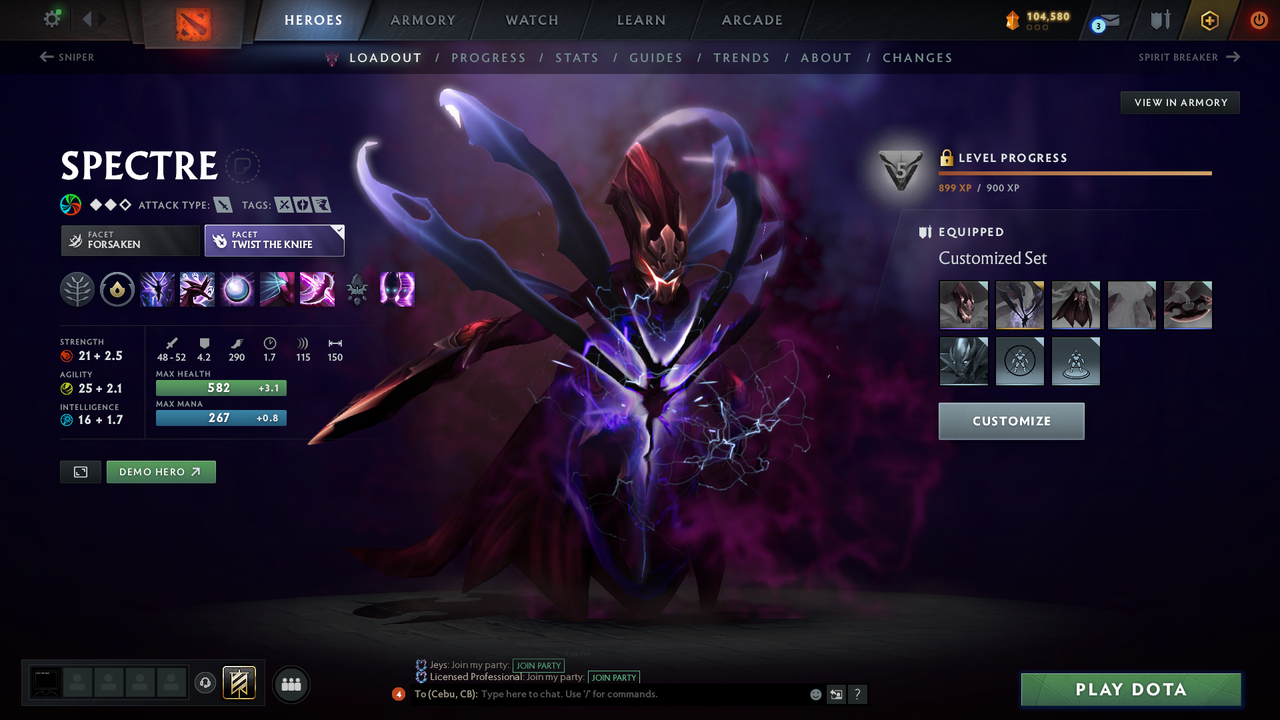
Task: Toggle the Talent Tree icon
Action: (77, 290)
